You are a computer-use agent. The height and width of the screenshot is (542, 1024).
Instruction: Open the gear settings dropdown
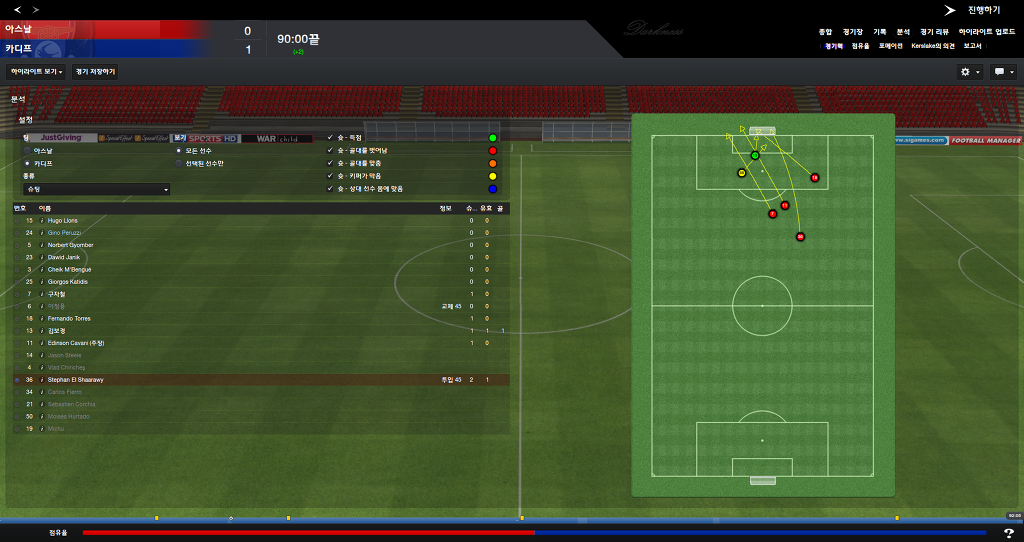(969, 72)
